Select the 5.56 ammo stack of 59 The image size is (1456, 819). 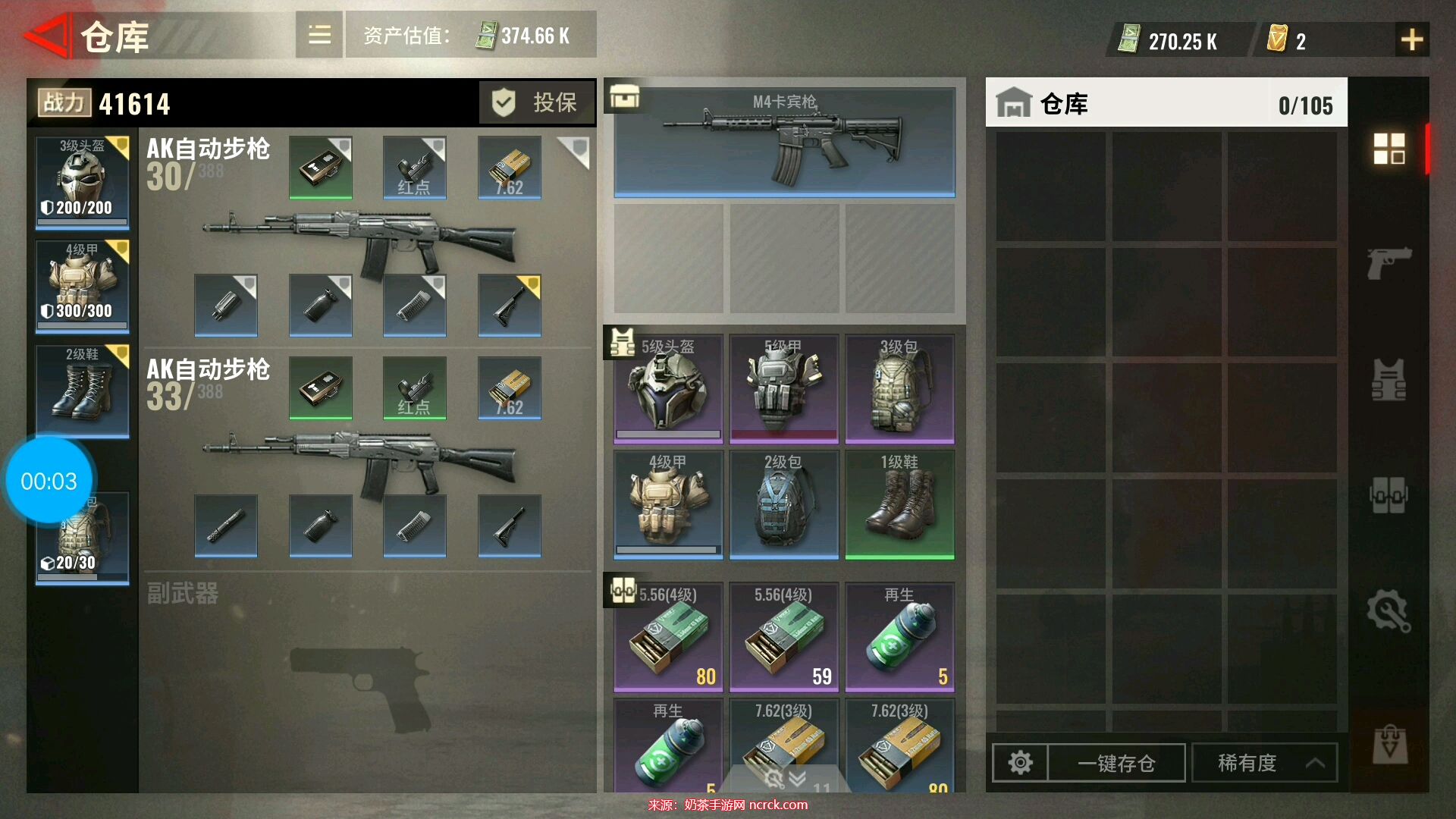(784, 637)
